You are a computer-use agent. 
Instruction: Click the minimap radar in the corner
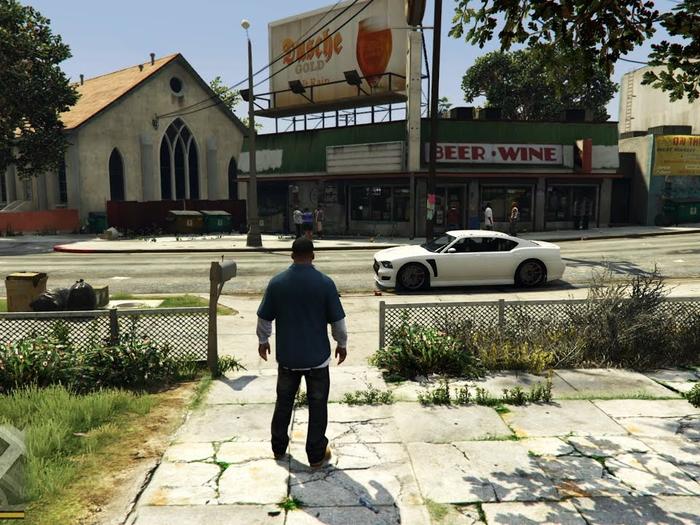pos(10,466)
